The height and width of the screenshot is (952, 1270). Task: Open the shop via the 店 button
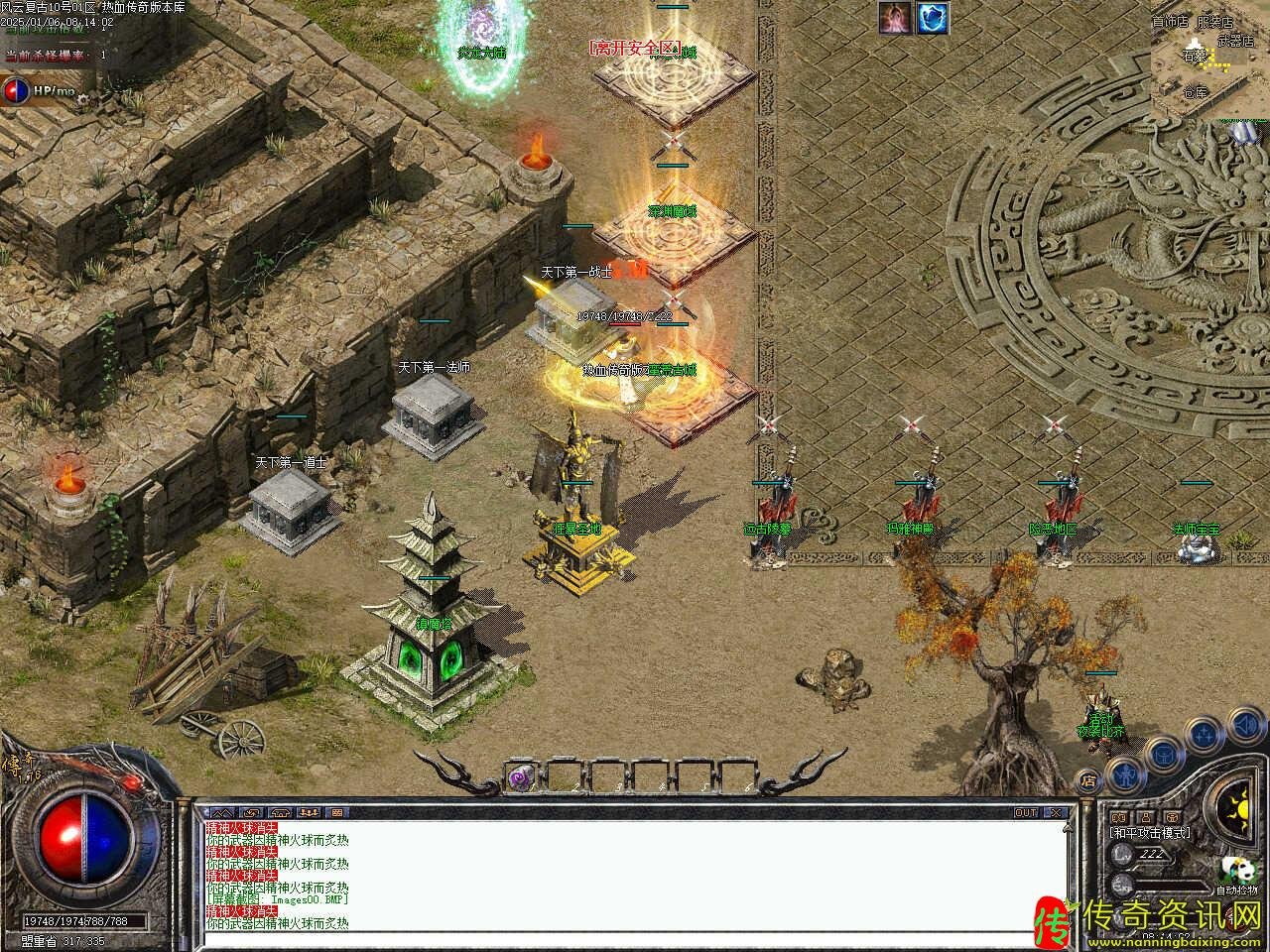click(1088, 779)
